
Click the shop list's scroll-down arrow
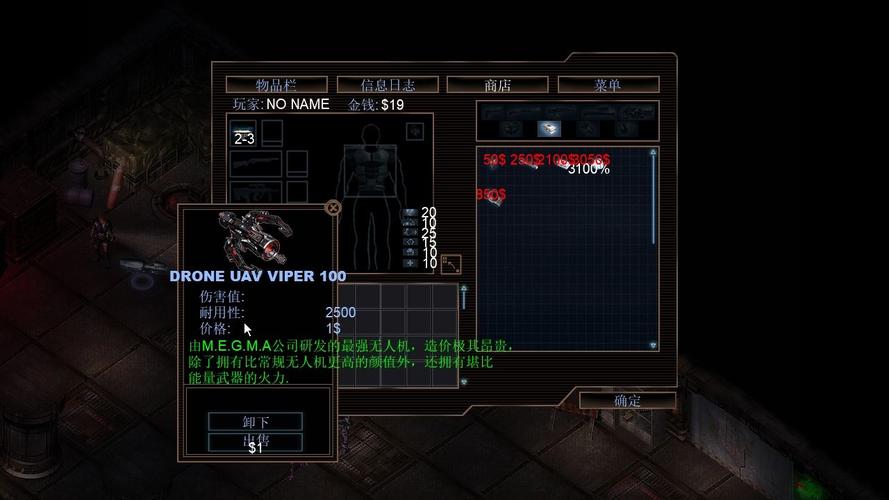[653, 345]
